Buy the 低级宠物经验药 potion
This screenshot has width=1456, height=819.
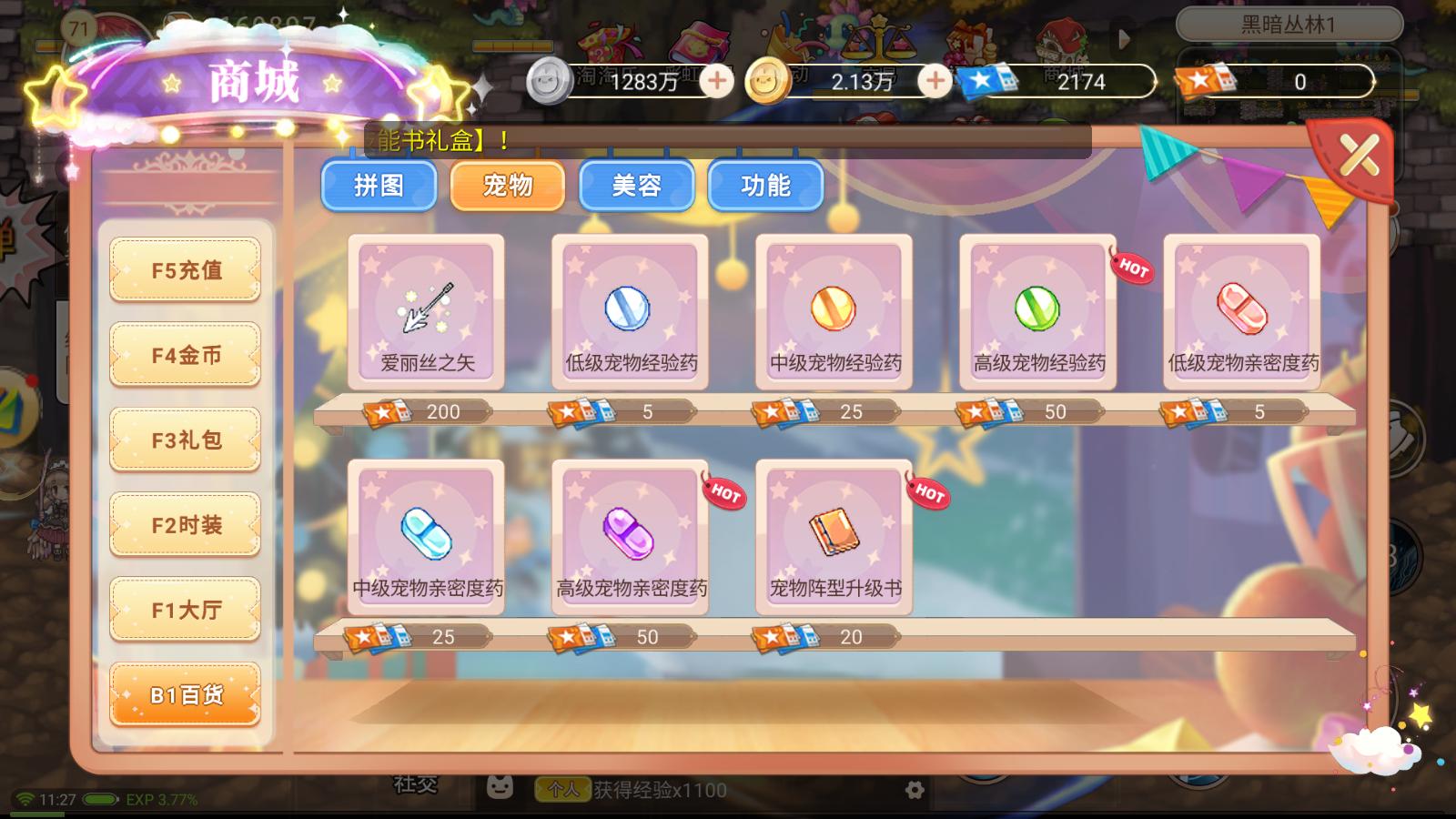click(630, 309)
